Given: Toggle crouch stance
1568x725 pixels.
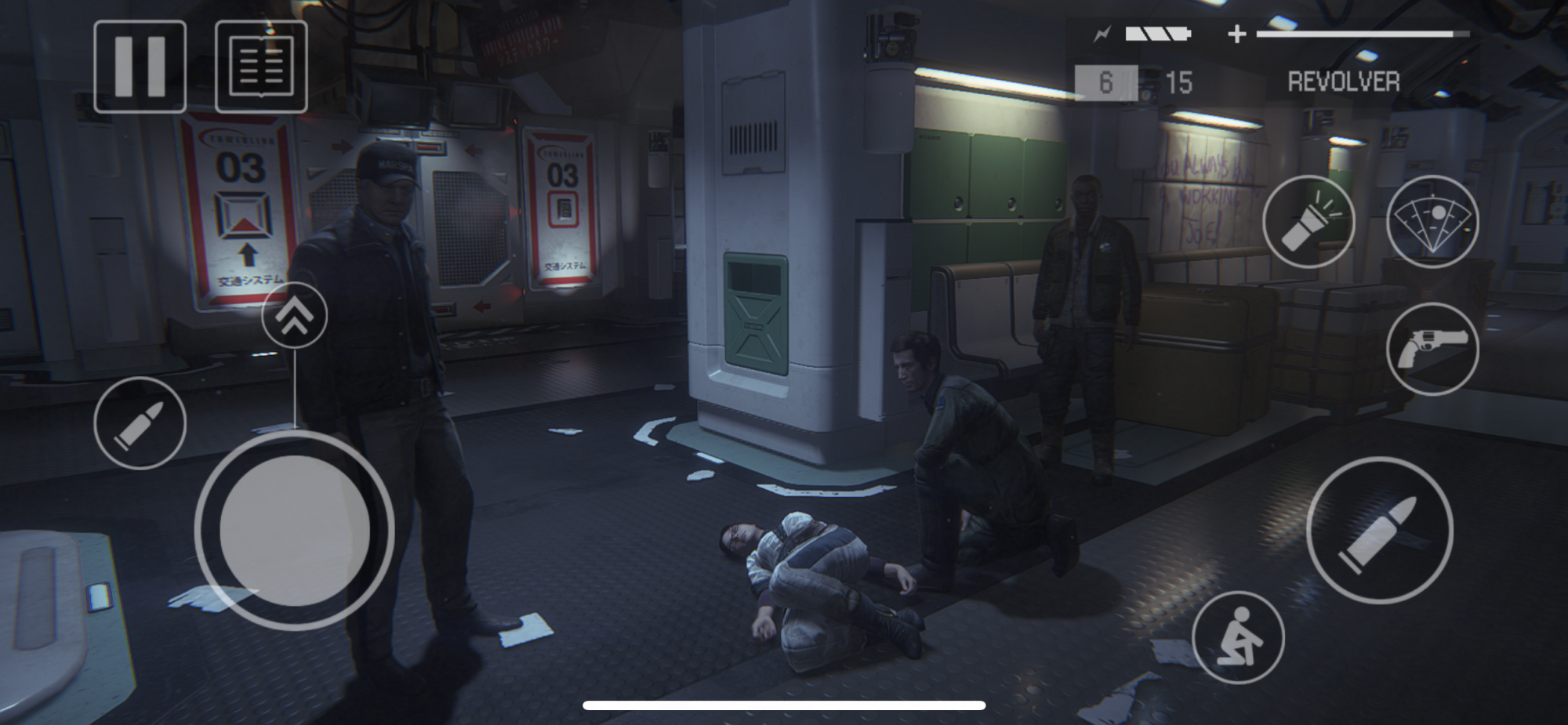Looking at the screenshot, I should point(1238,637).
